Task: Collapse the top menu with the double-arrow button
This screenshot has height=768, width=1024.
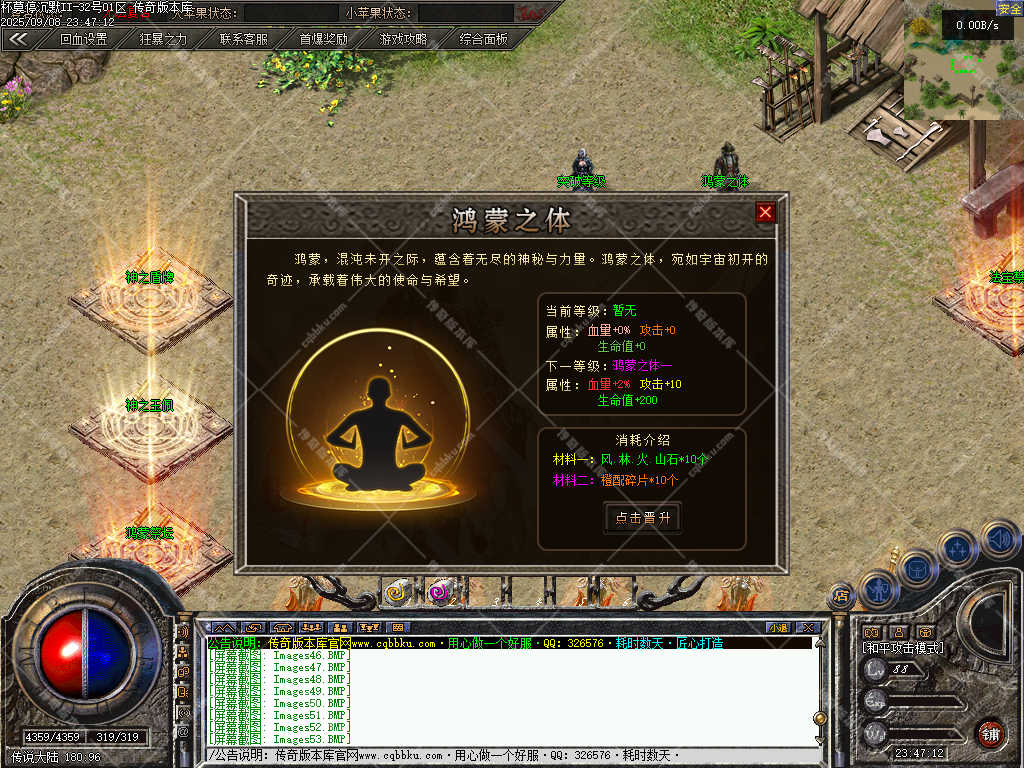Action: tap(18, 39)
